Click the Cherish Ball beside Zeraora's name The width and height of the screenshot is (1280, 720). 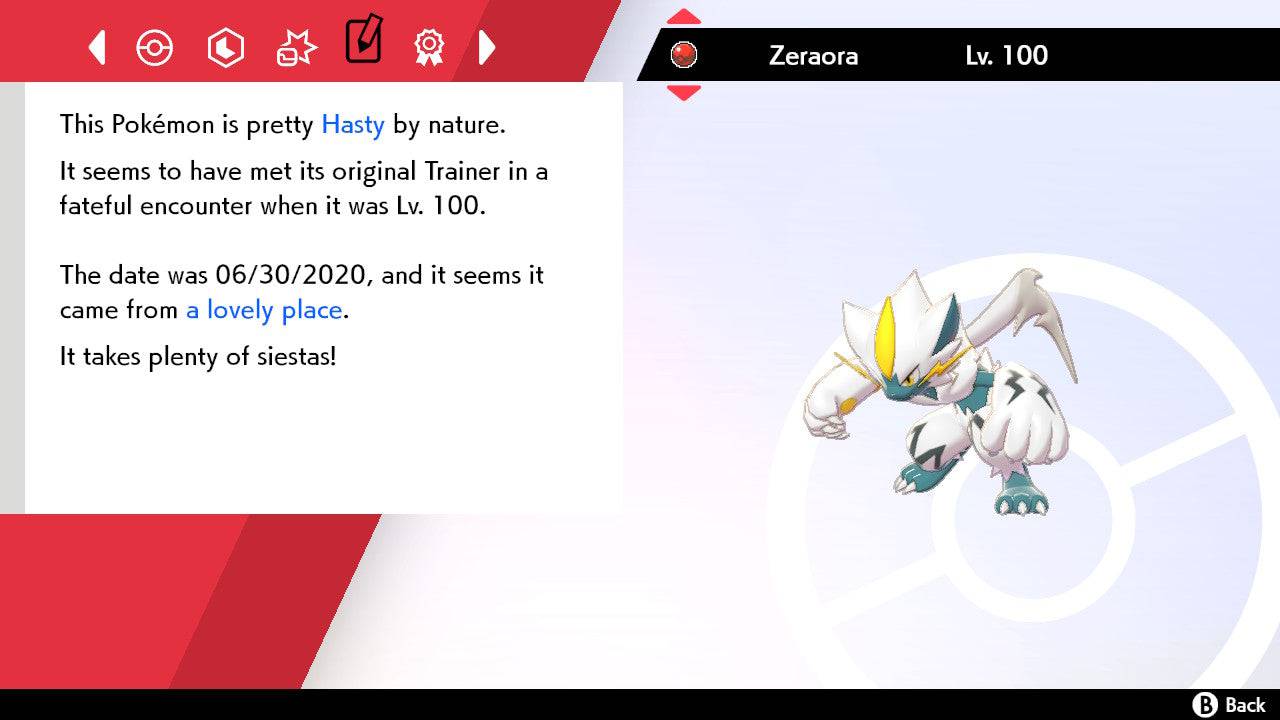(x=684, y=56)
